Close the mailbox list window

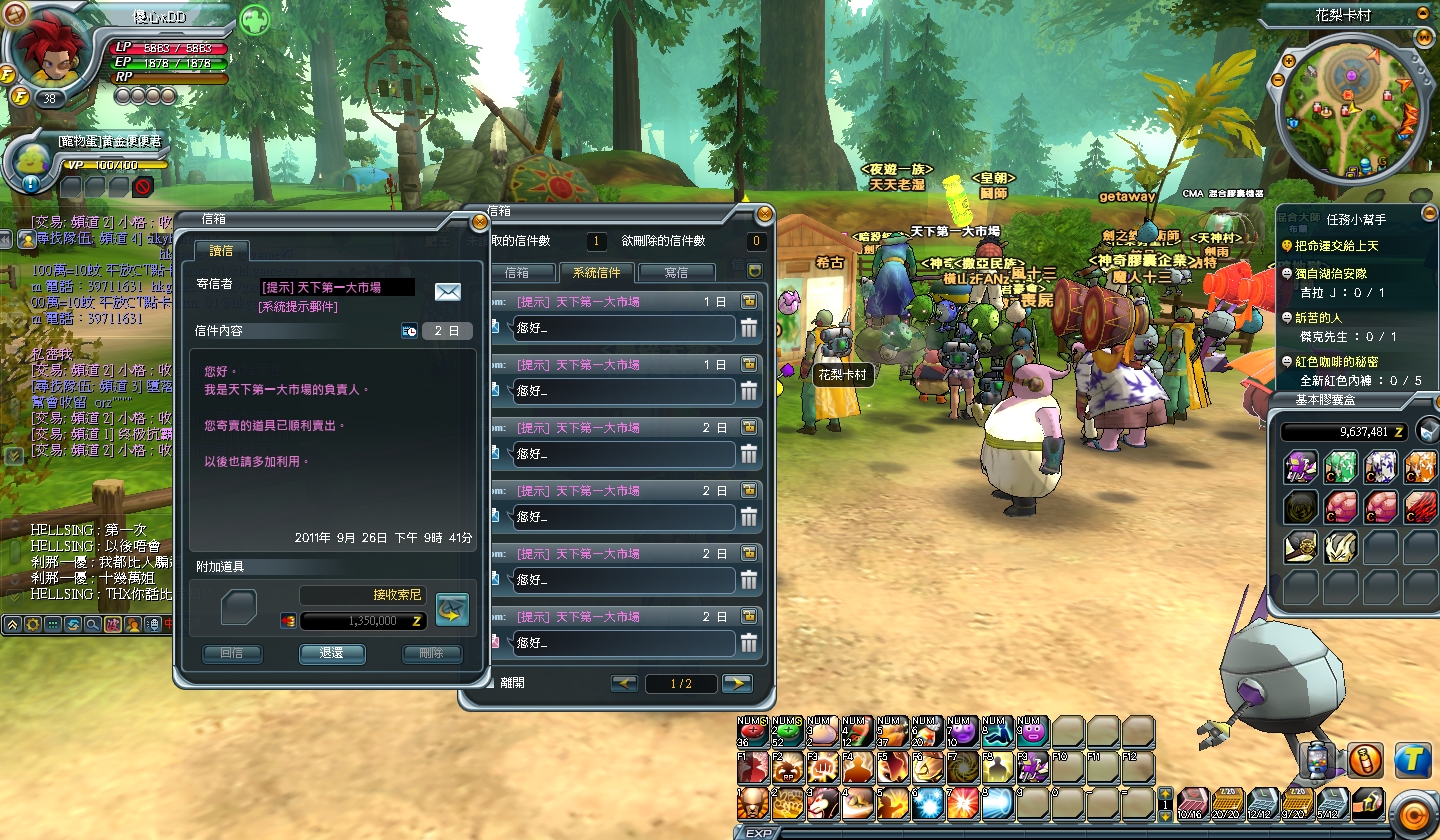click(x=764, y=213)
